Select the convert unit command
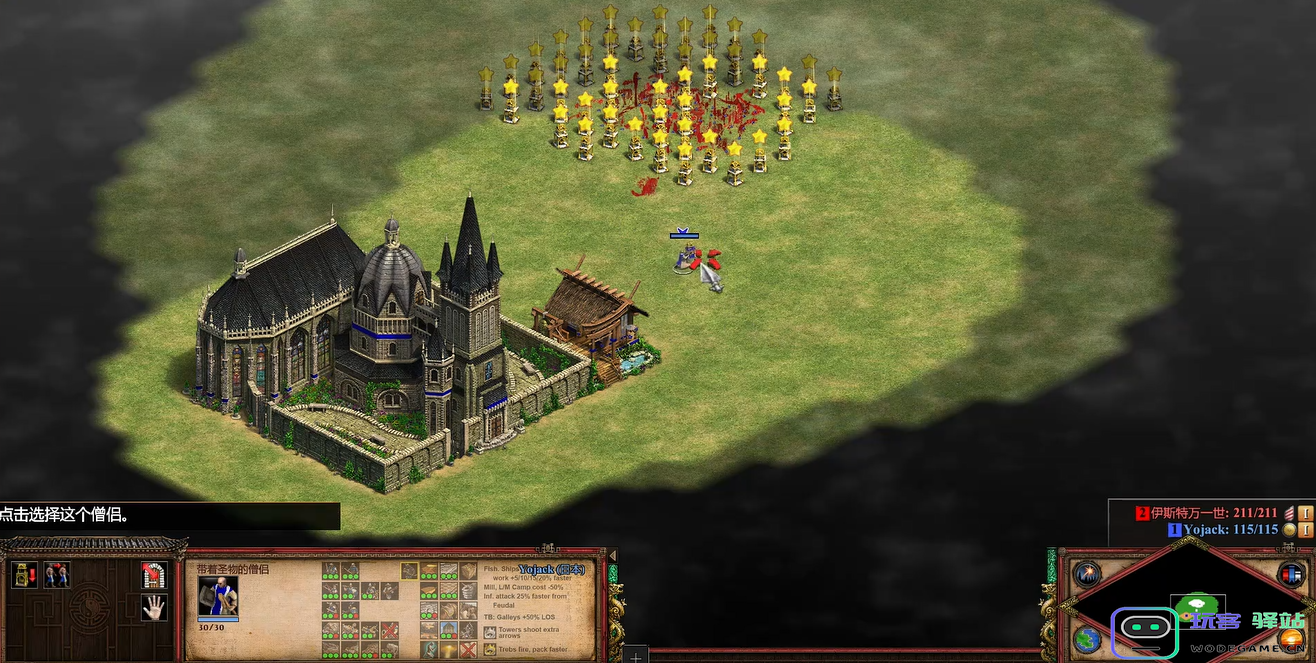Screen dimensions: 1316x663 coord(57,575)
